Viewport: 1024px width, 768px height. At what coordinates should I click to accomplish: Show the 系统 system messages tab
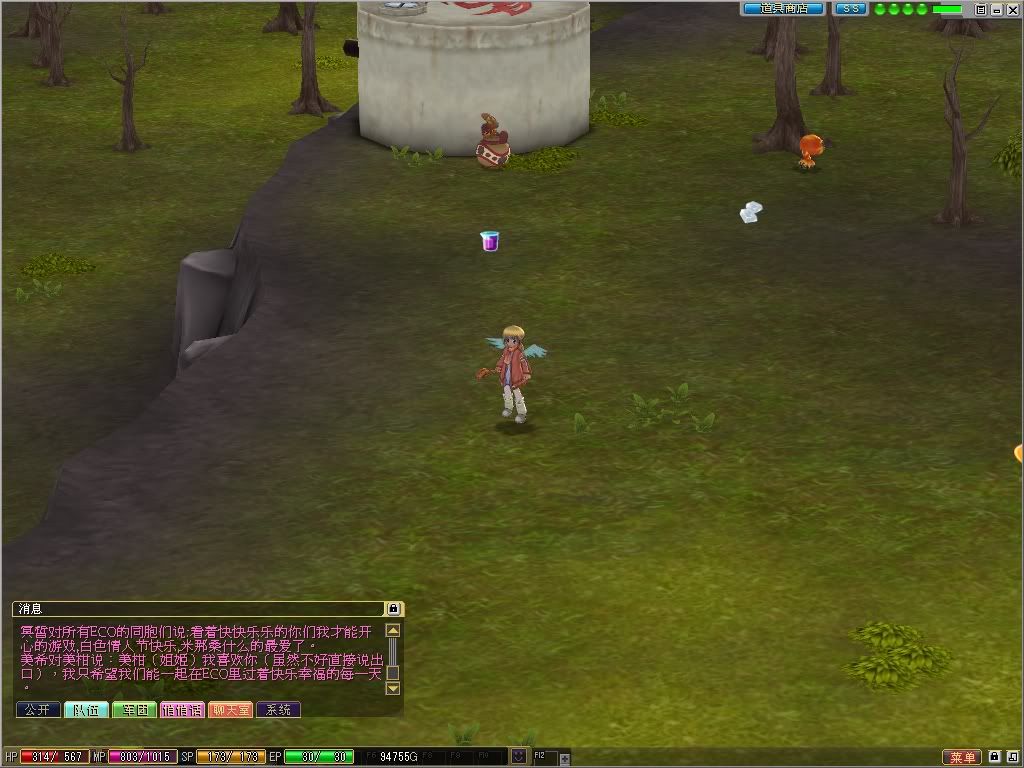(x=278, y=710)
